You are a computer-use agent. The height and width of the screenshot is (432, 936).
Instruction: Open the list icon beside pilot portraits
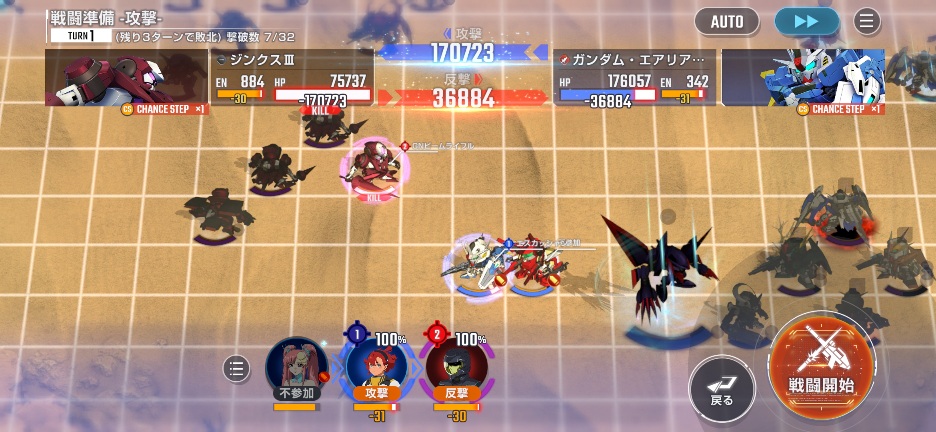(x=237, y=368)
